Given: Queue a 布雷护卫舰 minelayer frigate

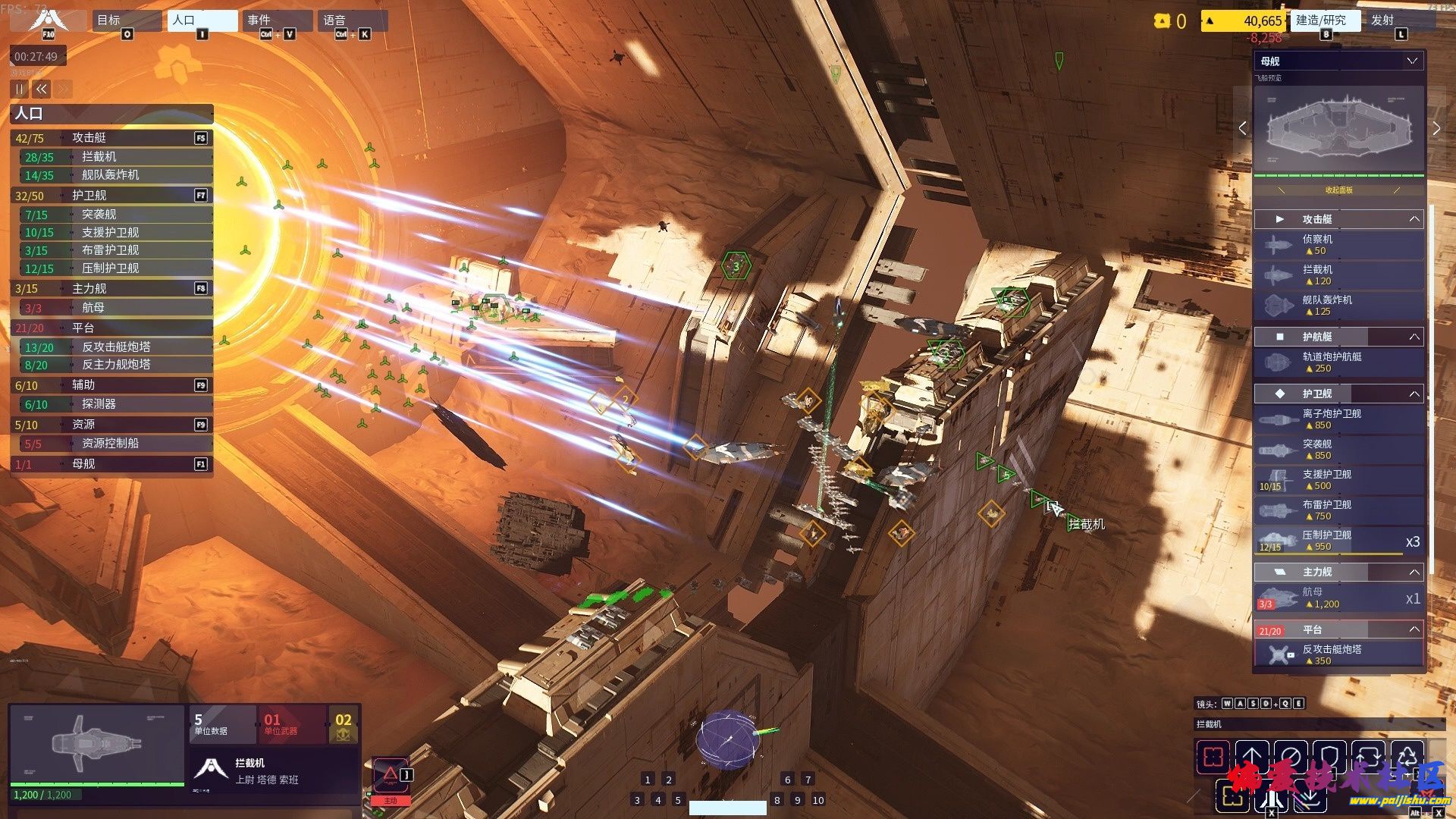Looking at the screenshot, I should pyautogui.click(x=1339, y=510).
